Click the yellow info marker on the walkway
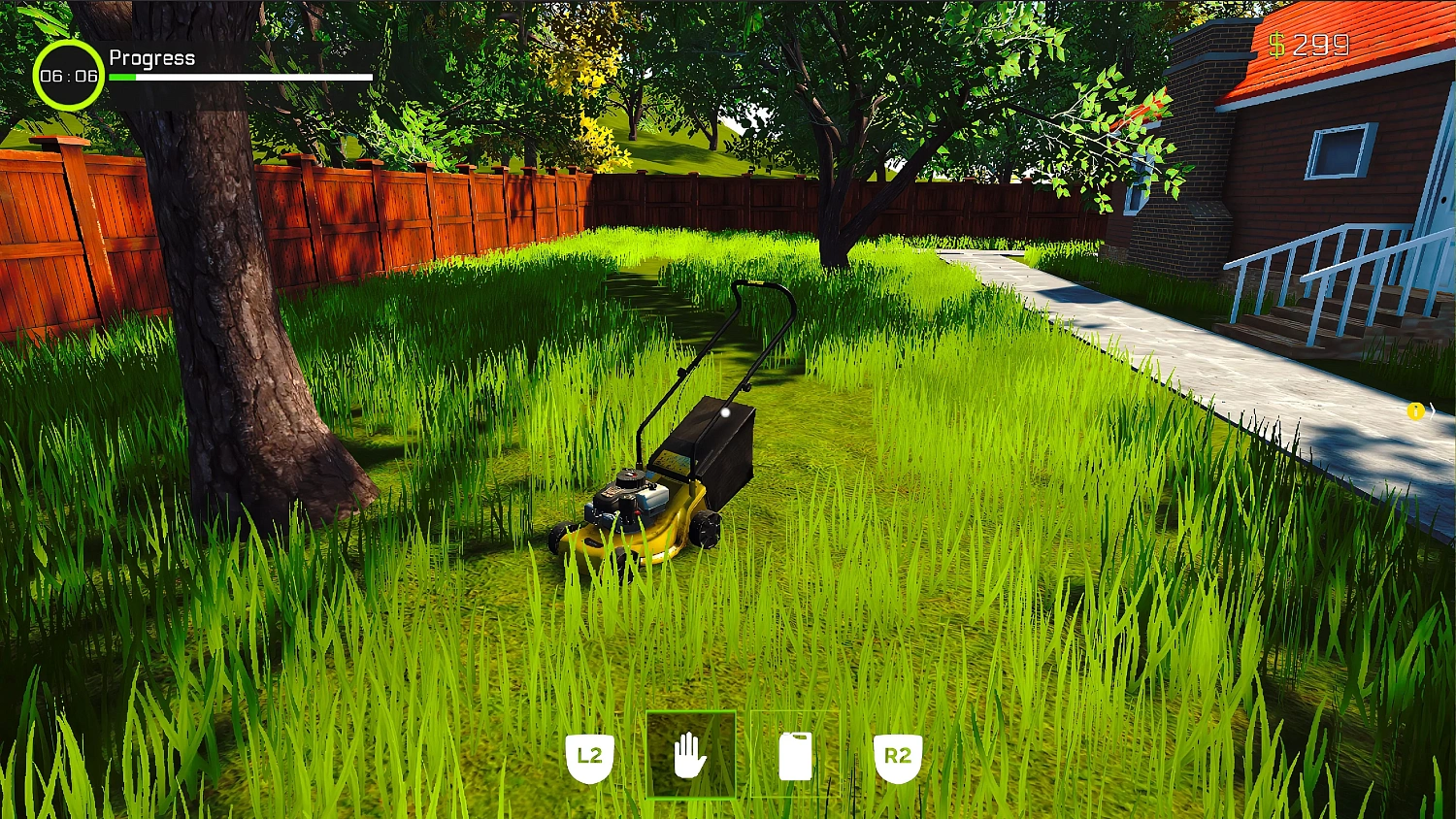This screenshot has height=819, width=1456. (1415, 411)
